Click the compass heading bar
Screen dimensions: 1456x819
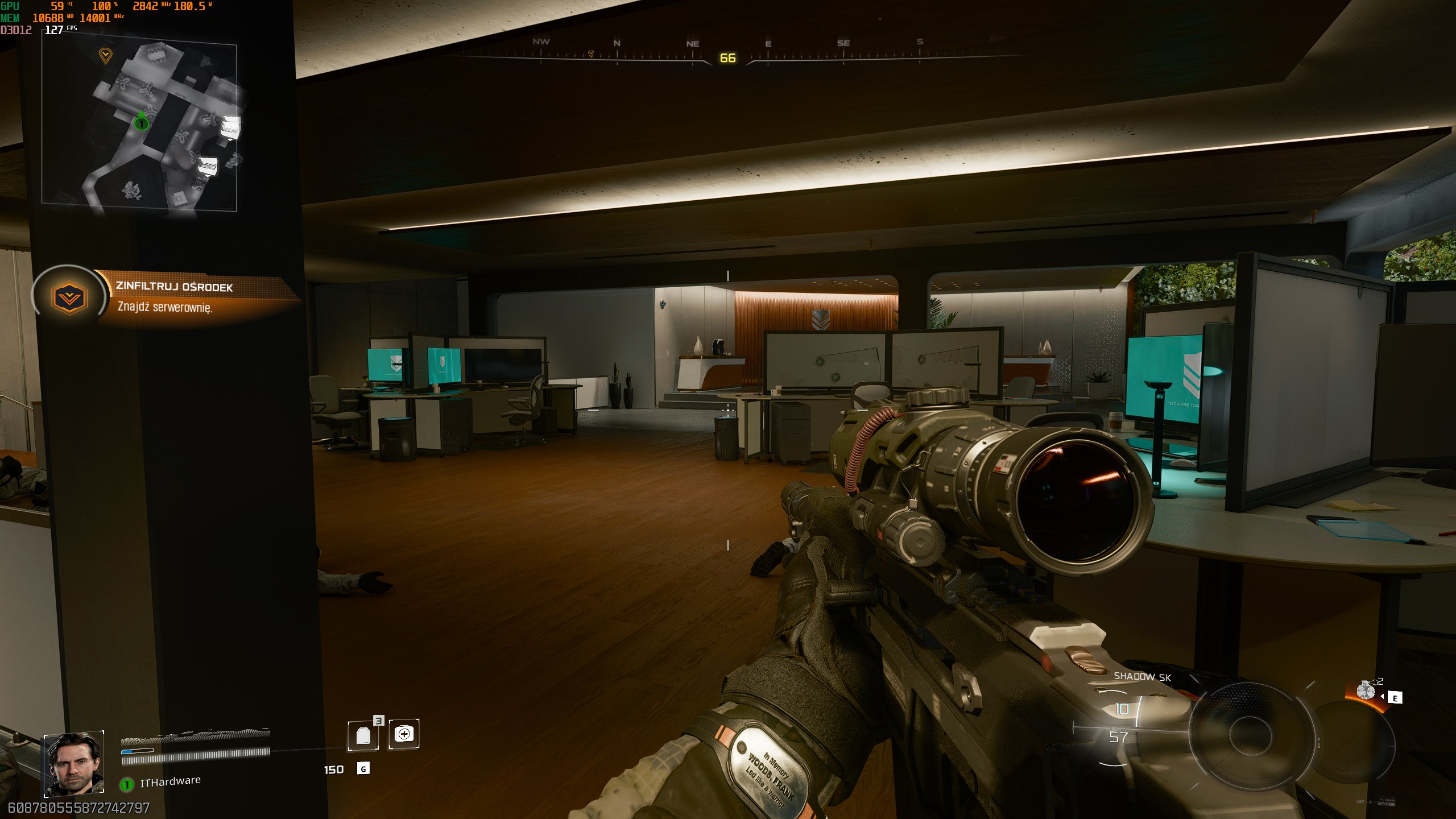728,52
